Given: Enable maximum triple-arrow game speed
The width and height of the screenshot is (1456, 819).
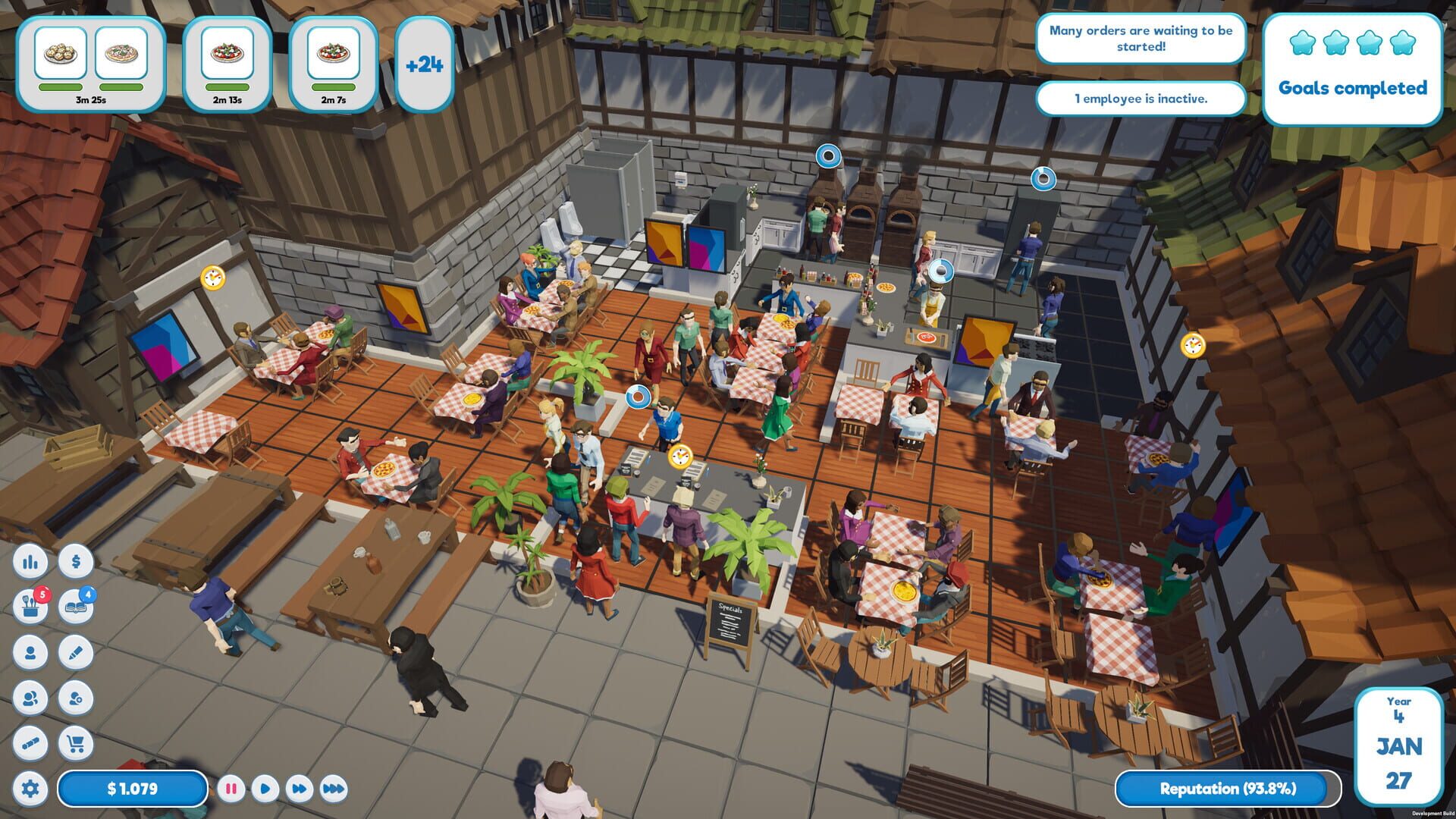Looking at the screenshot, I should [x=334, y=789].
